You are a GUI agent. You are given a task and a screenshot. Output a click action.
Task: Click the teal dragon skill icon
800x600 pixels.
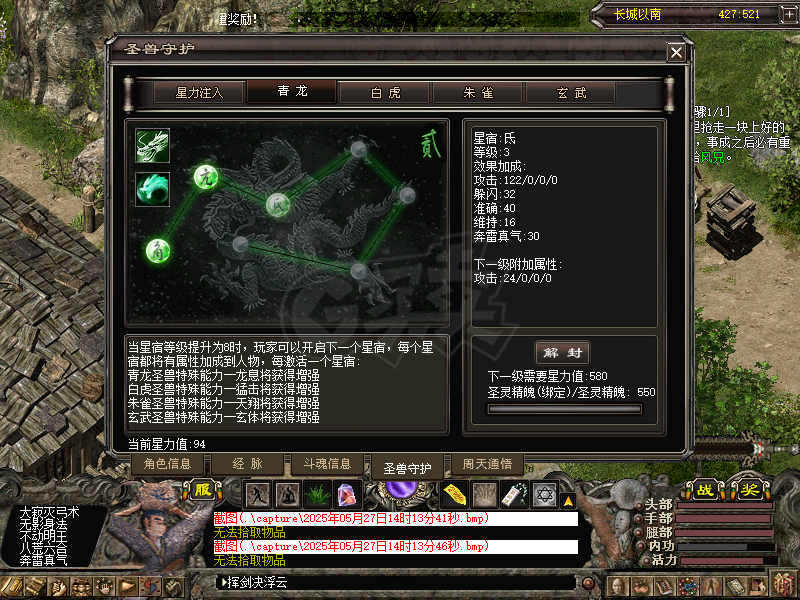(x=153, y=188)
